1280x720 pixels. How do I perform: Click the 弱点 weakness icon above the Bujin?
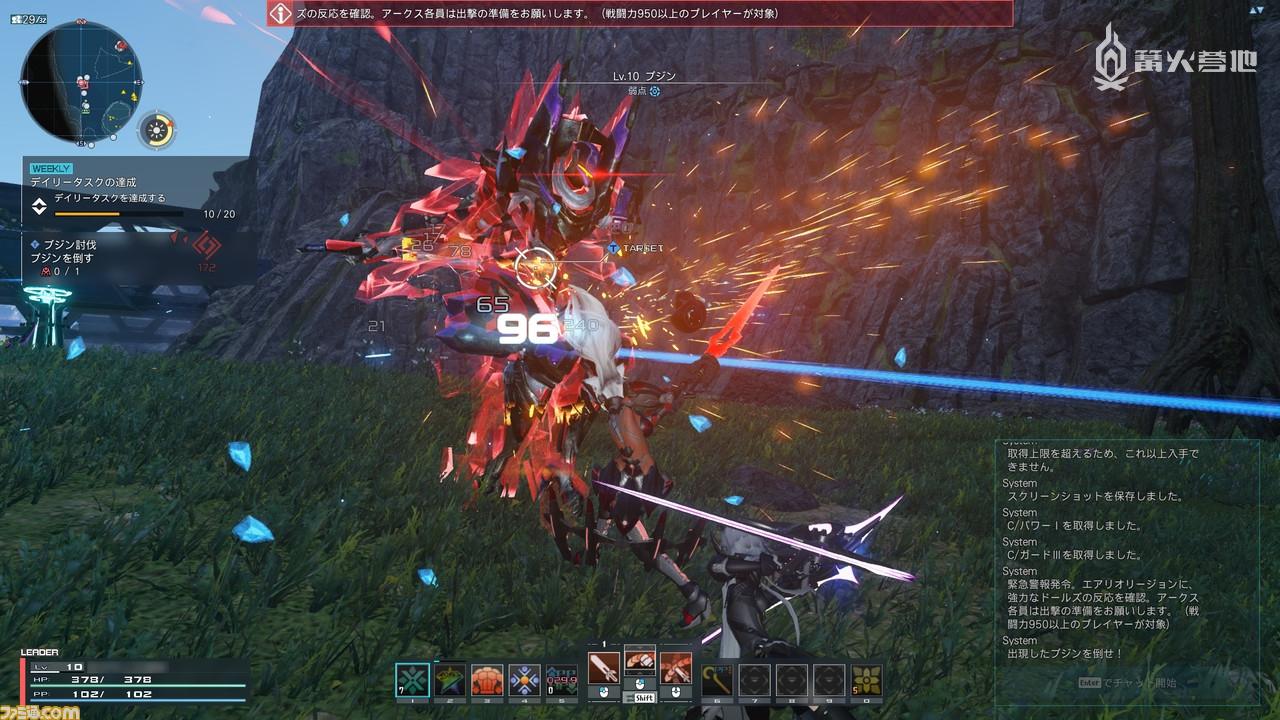point(655,90)
